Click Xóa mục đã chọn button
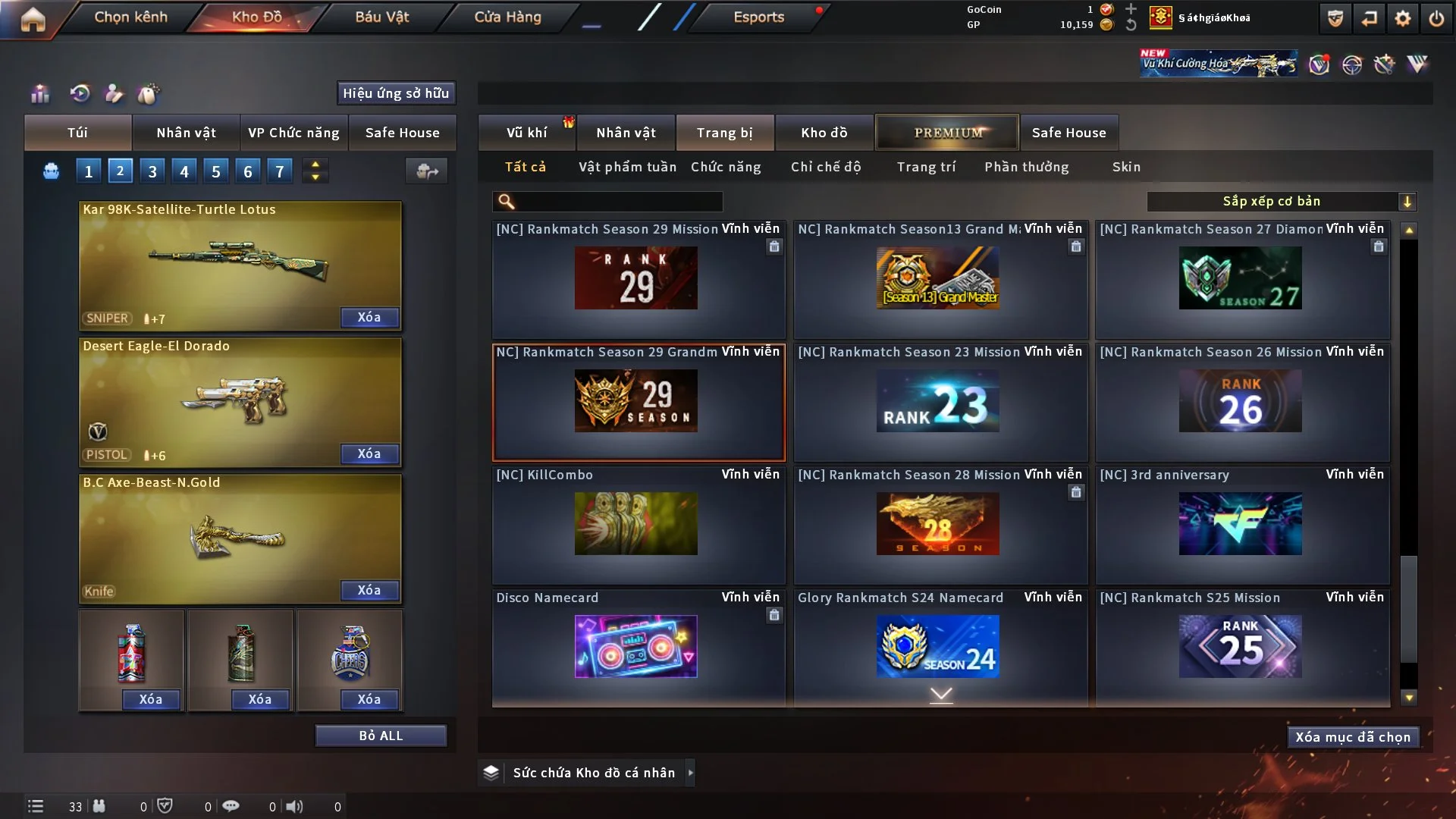Image resolution: width=1456 pixels, height=819 pixels. point(1352,736)
